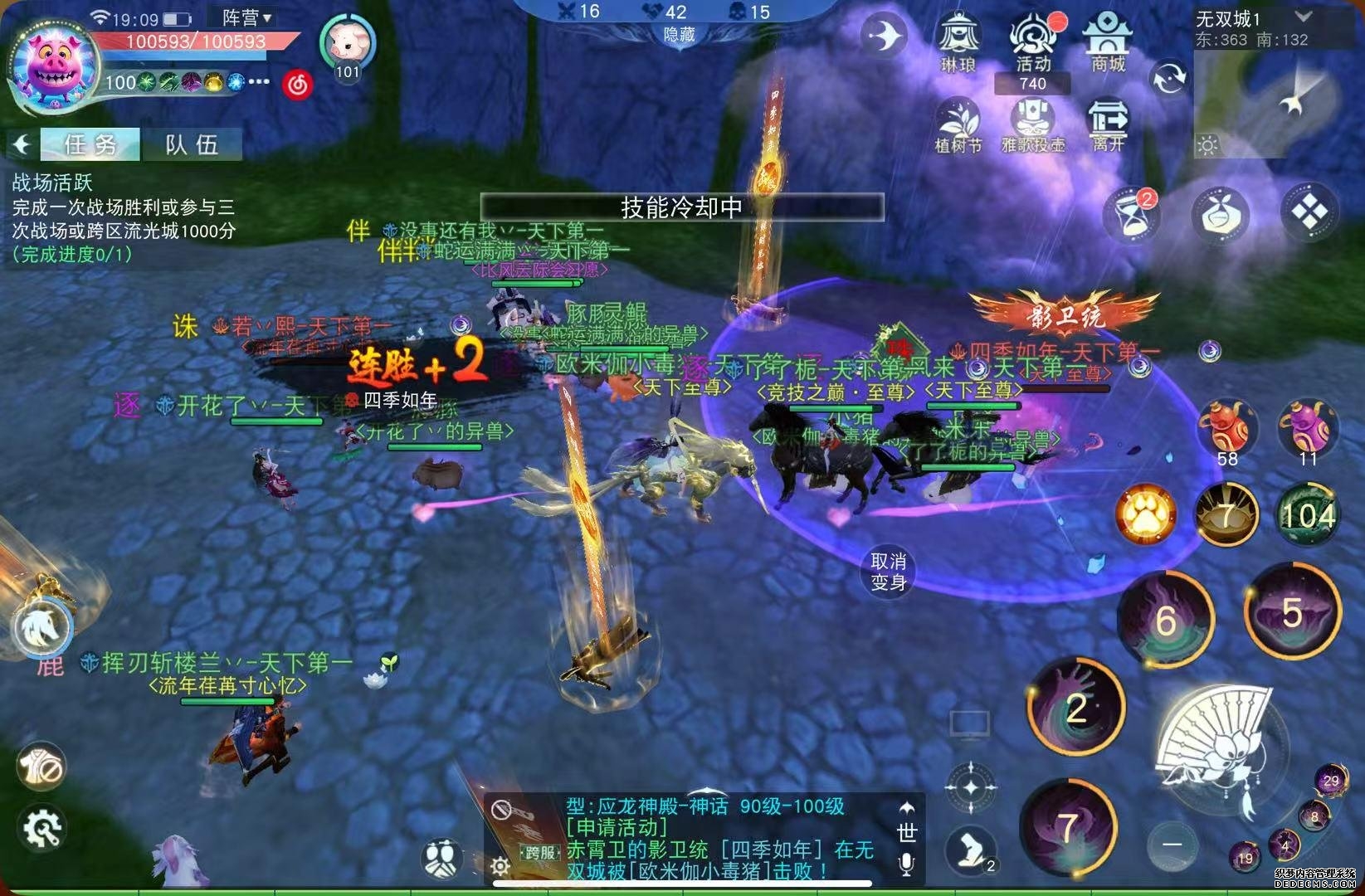The image size is (1365, 896).
Task: Toggle the 隐藏 hide button
Action: (x=679, y=35)
